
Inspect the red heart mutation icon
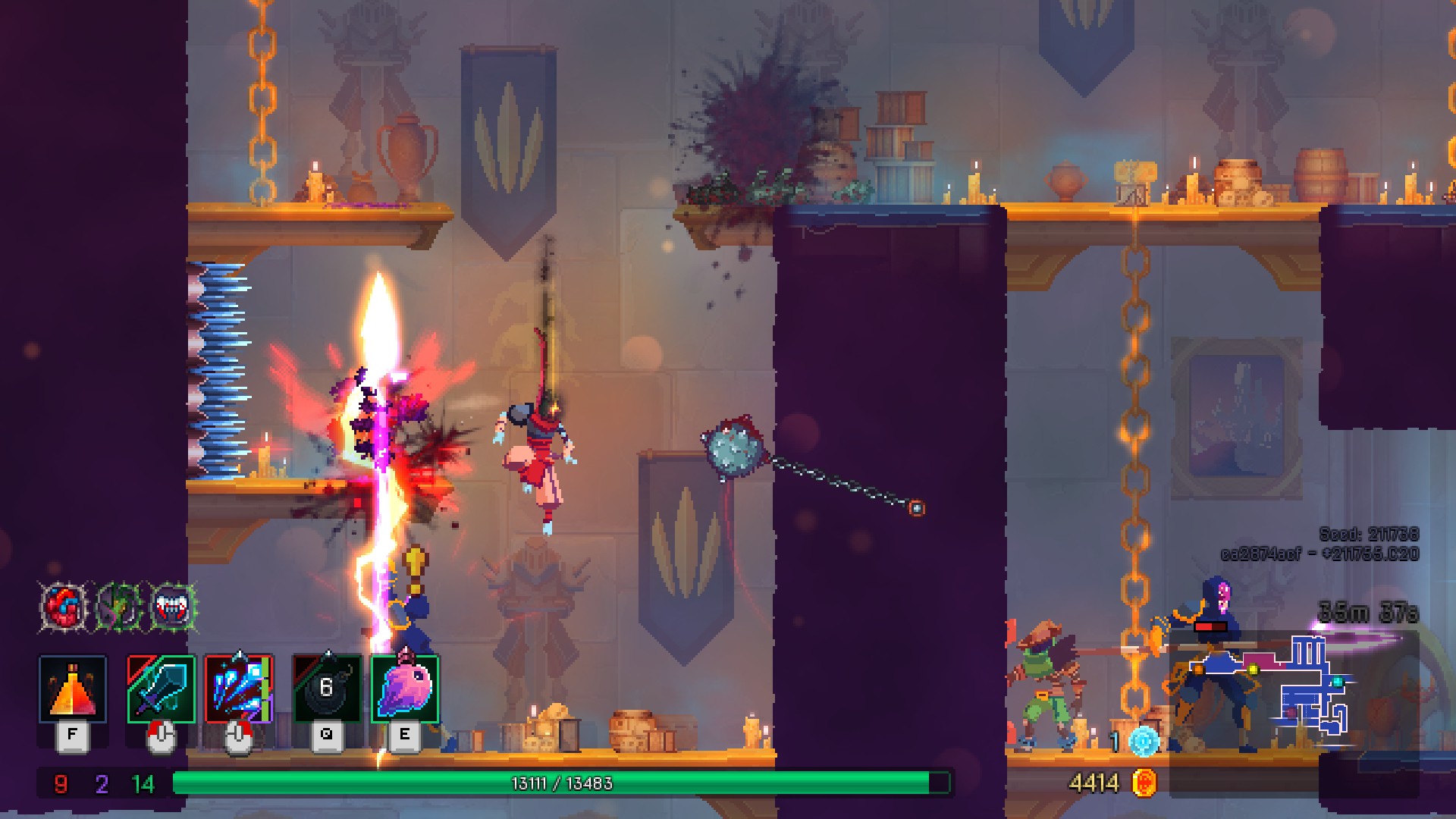[64, 607]
